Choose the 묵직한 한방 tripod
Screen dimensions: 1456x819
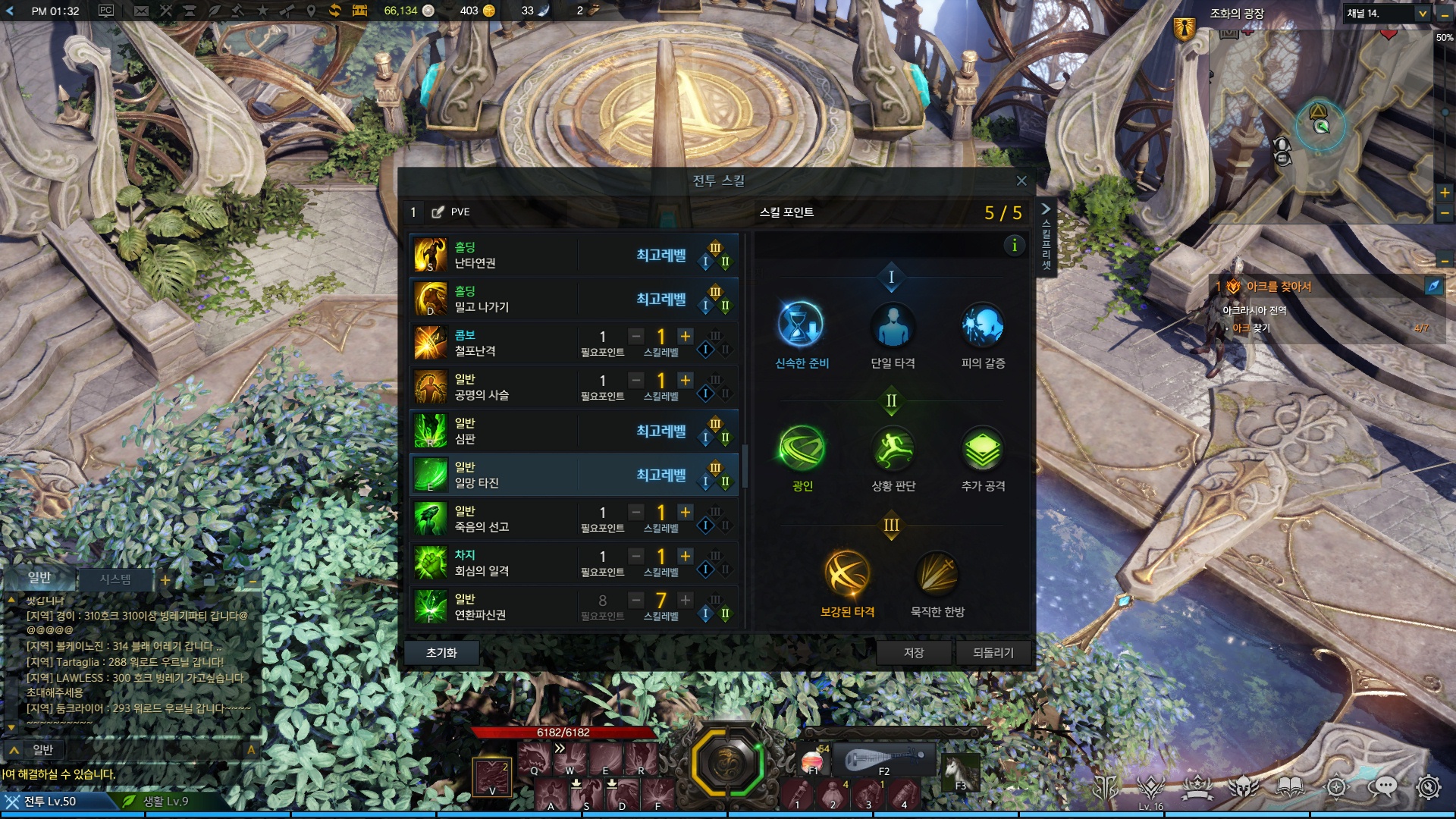937,573
